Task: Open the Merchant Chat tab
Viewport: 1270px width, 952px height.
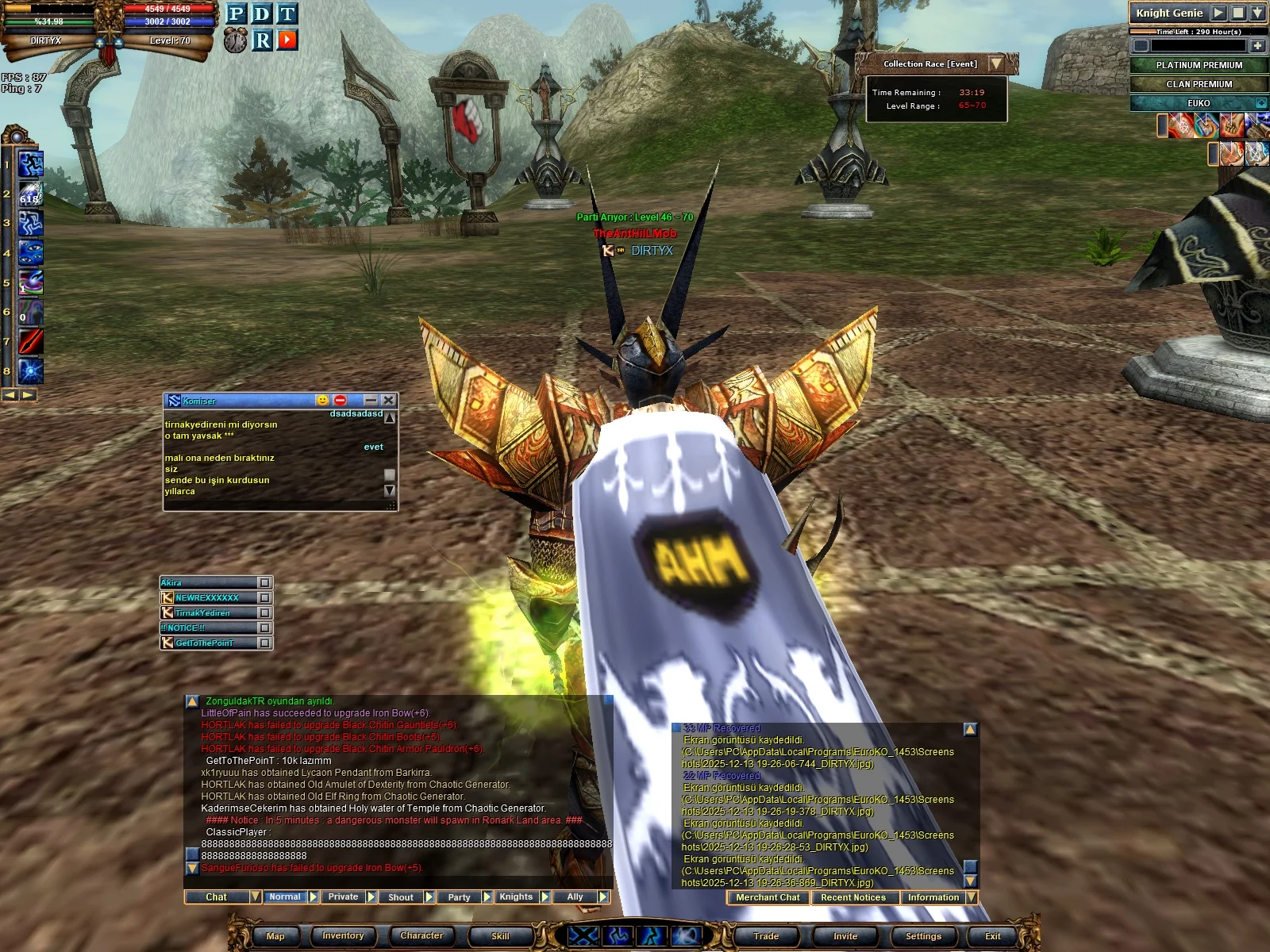Action: click(x=768, y=898)
